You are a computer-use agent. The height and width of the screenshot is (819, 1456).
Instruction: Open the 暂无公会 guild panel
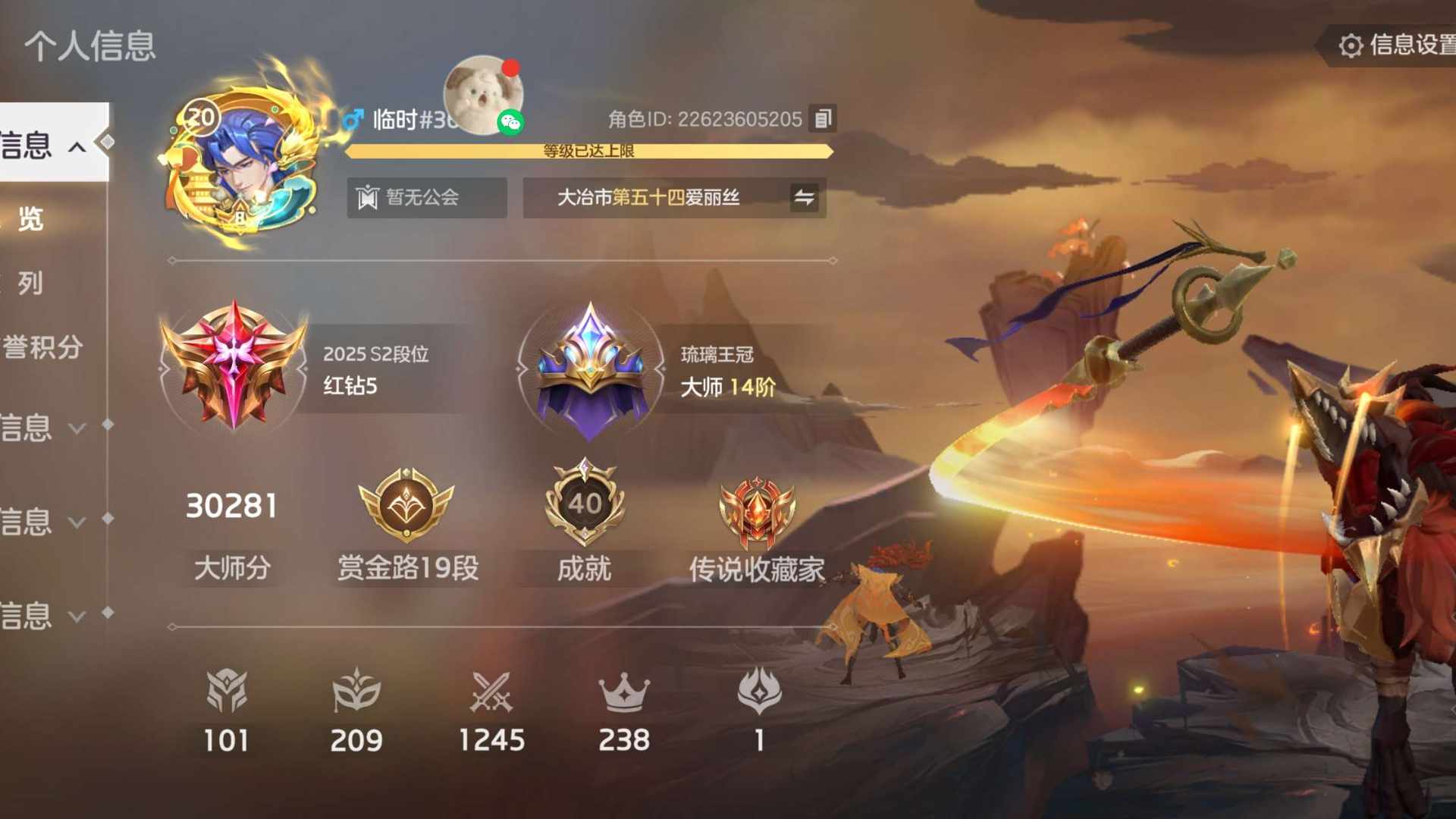click(x=426, y=198)
